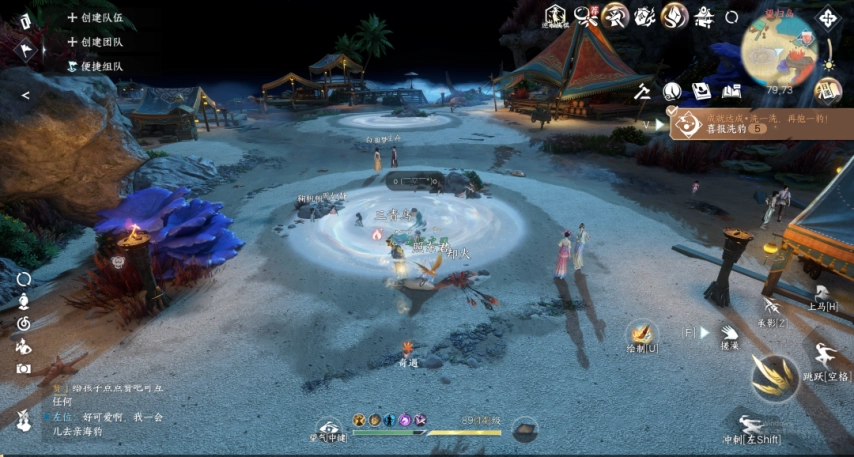This screenshot has height=457, width=854.
Task: Mount up with the 上马 horse button
Action: [824, 293]
